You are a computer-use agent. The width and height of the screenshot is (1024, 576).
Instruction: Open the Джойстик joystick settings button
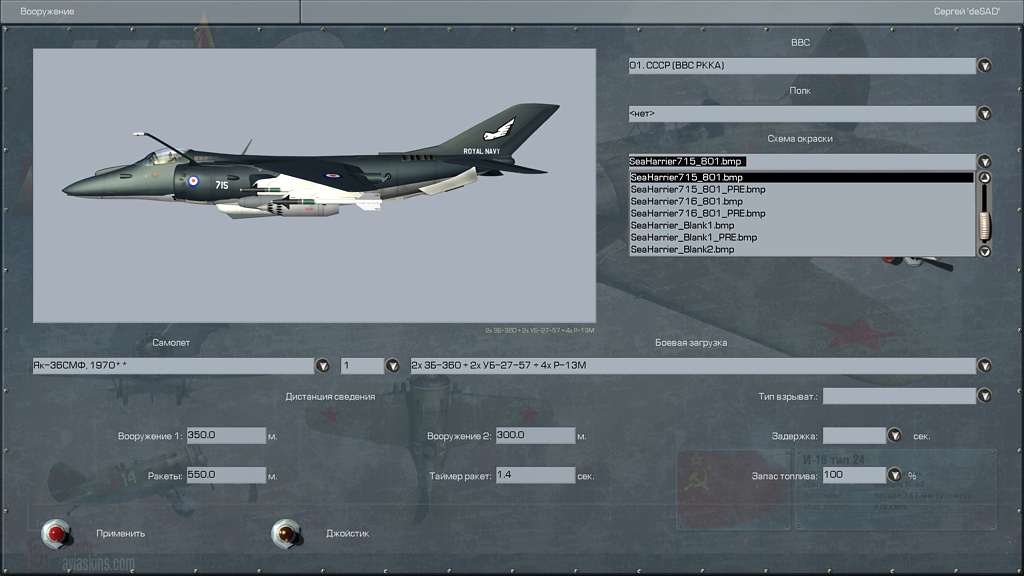(x=287, y=533)
